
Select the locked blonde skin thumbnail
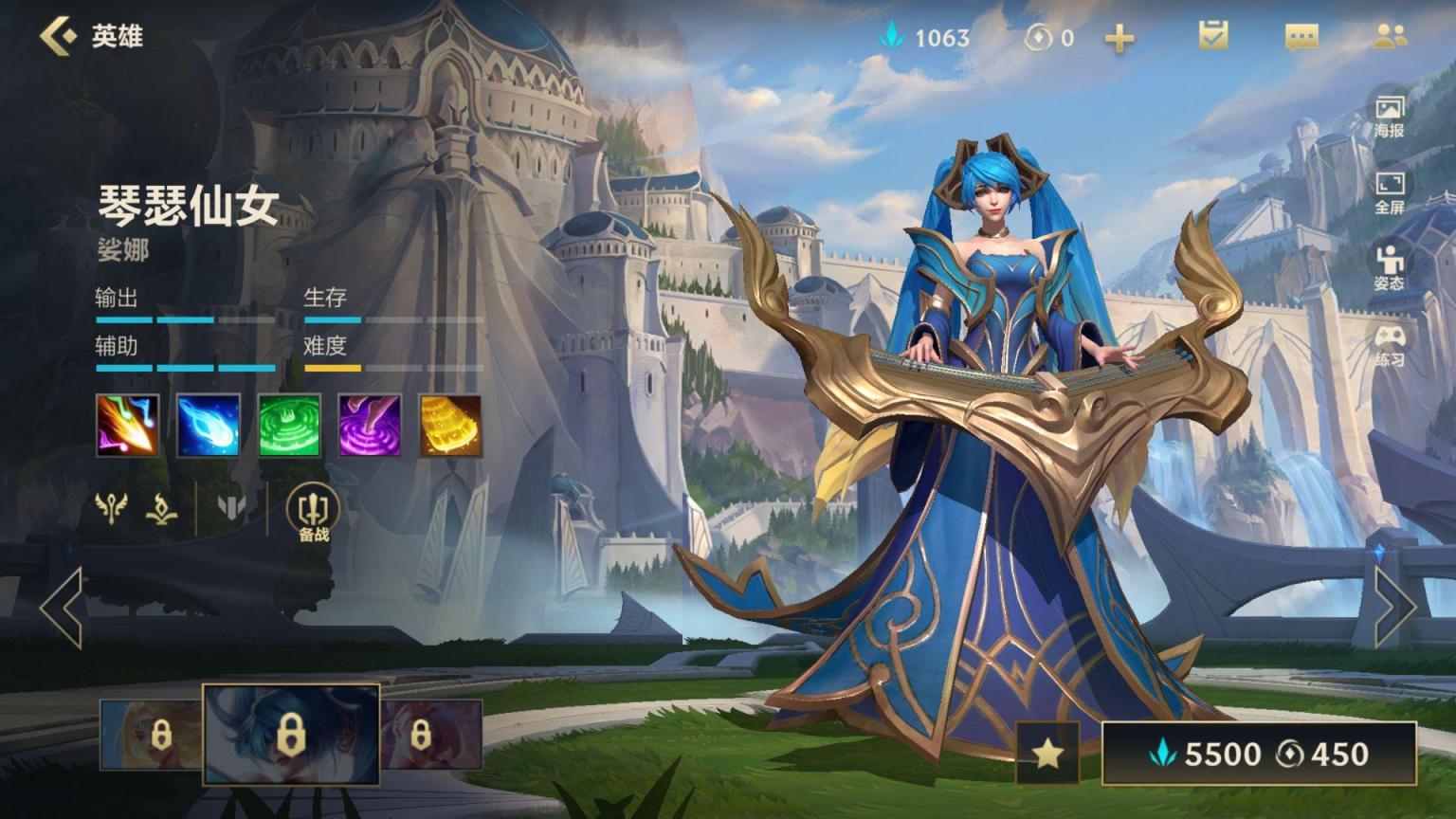click(x=152, y=735)
